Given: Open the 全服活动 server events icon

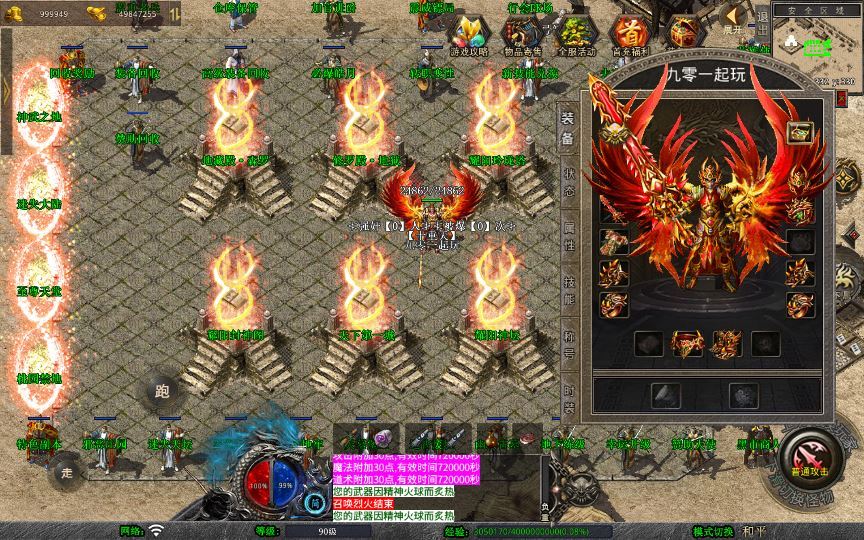Looking at the screenshot, I should point(575,35).
